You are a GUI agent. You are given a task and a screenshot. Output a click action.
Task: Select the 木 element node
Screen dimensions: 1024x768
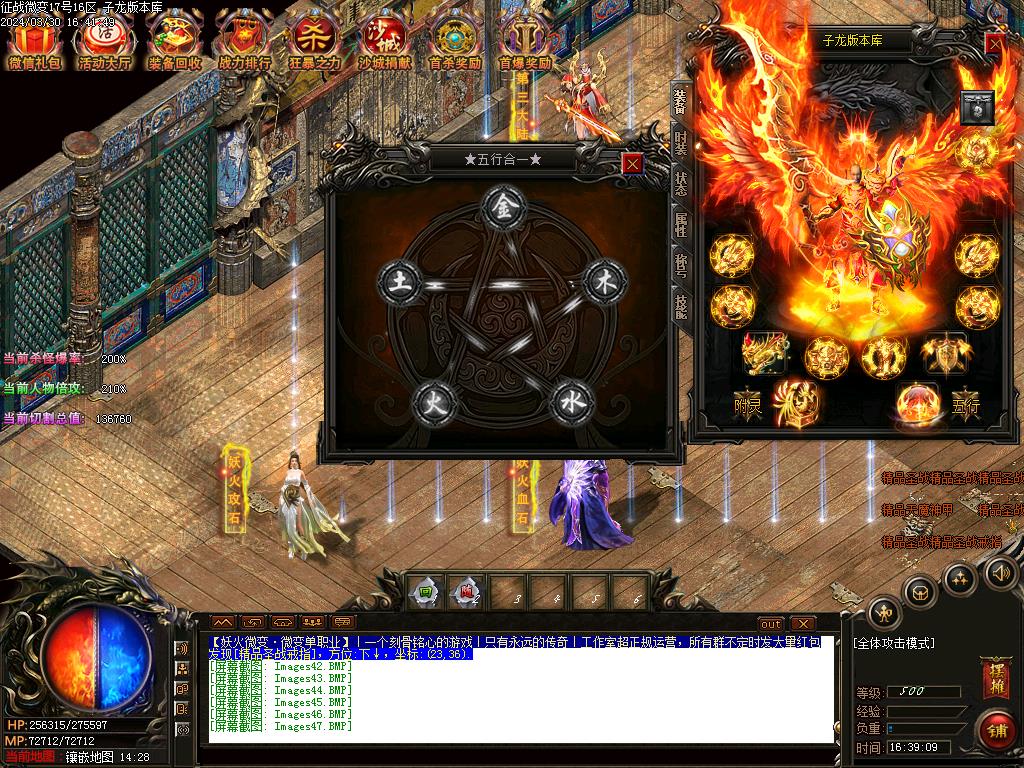point(604,281)
